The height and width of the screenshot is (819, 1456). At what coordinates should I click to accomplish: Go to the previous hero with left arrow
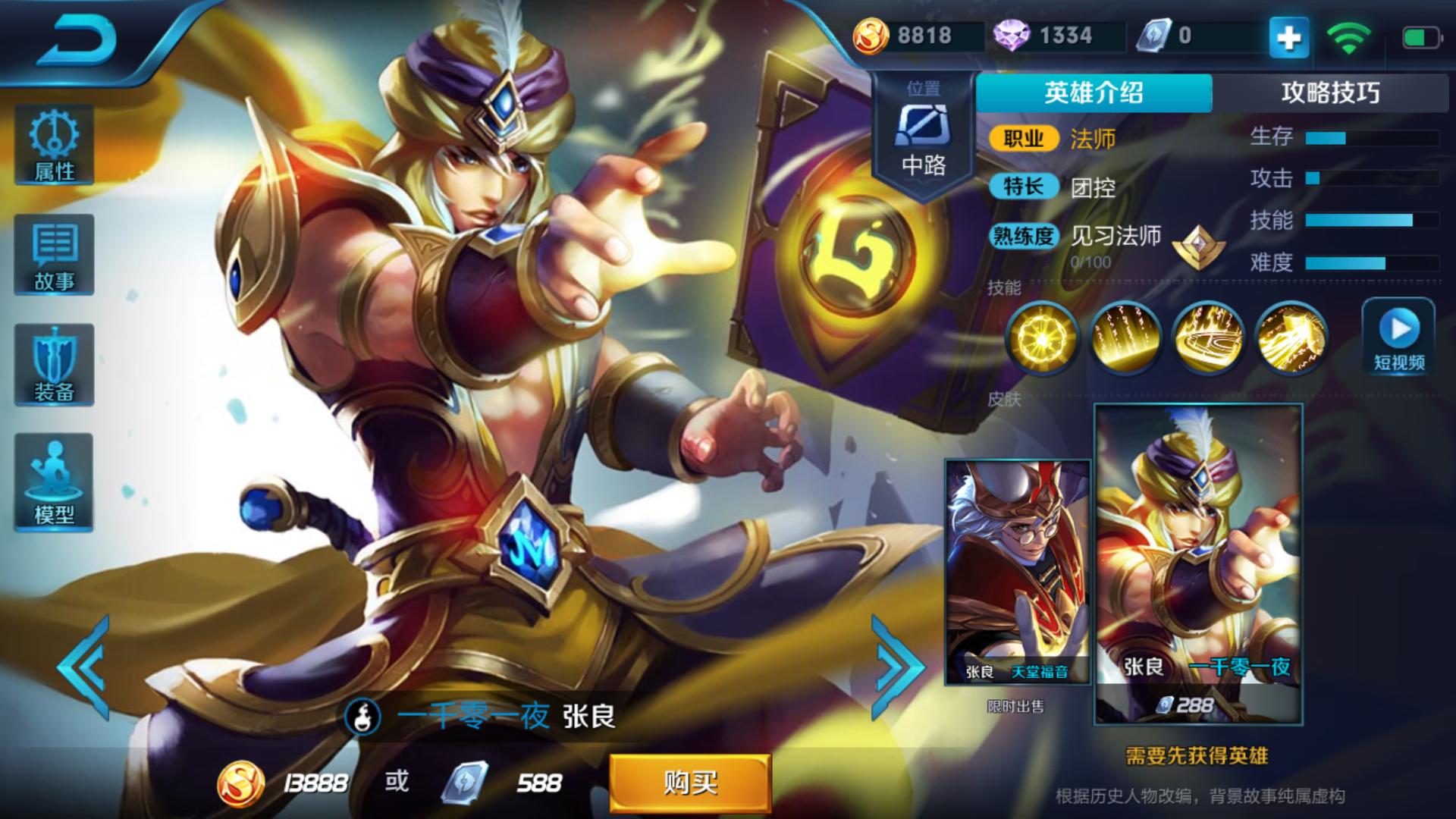[x=85, y=667]
